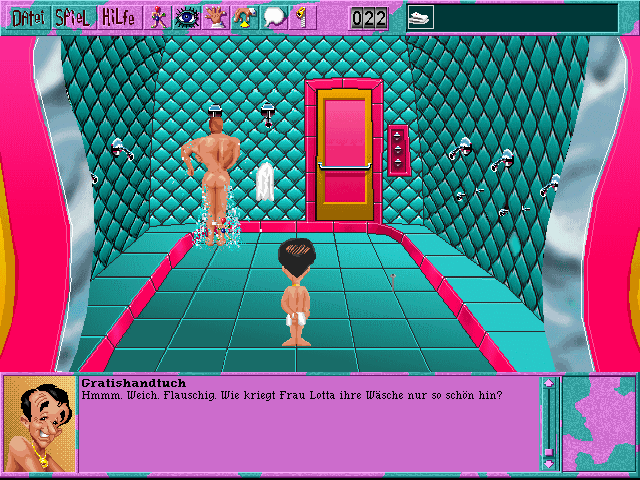Select the speech bubble talk icon
The width and height of the screenshot is (640, 480).
tap(273, 17)
